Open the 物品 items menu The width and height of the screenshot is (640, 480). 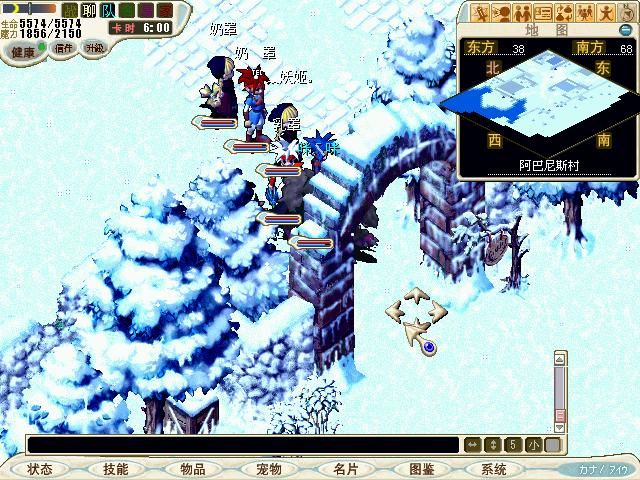[x=193, y=469]
